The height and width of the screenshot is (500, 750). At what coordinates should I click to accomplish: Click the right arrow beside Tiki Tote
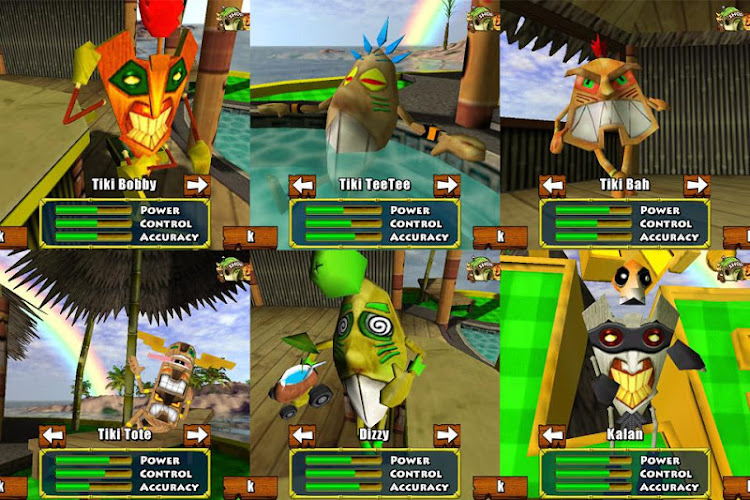point(197,435)
